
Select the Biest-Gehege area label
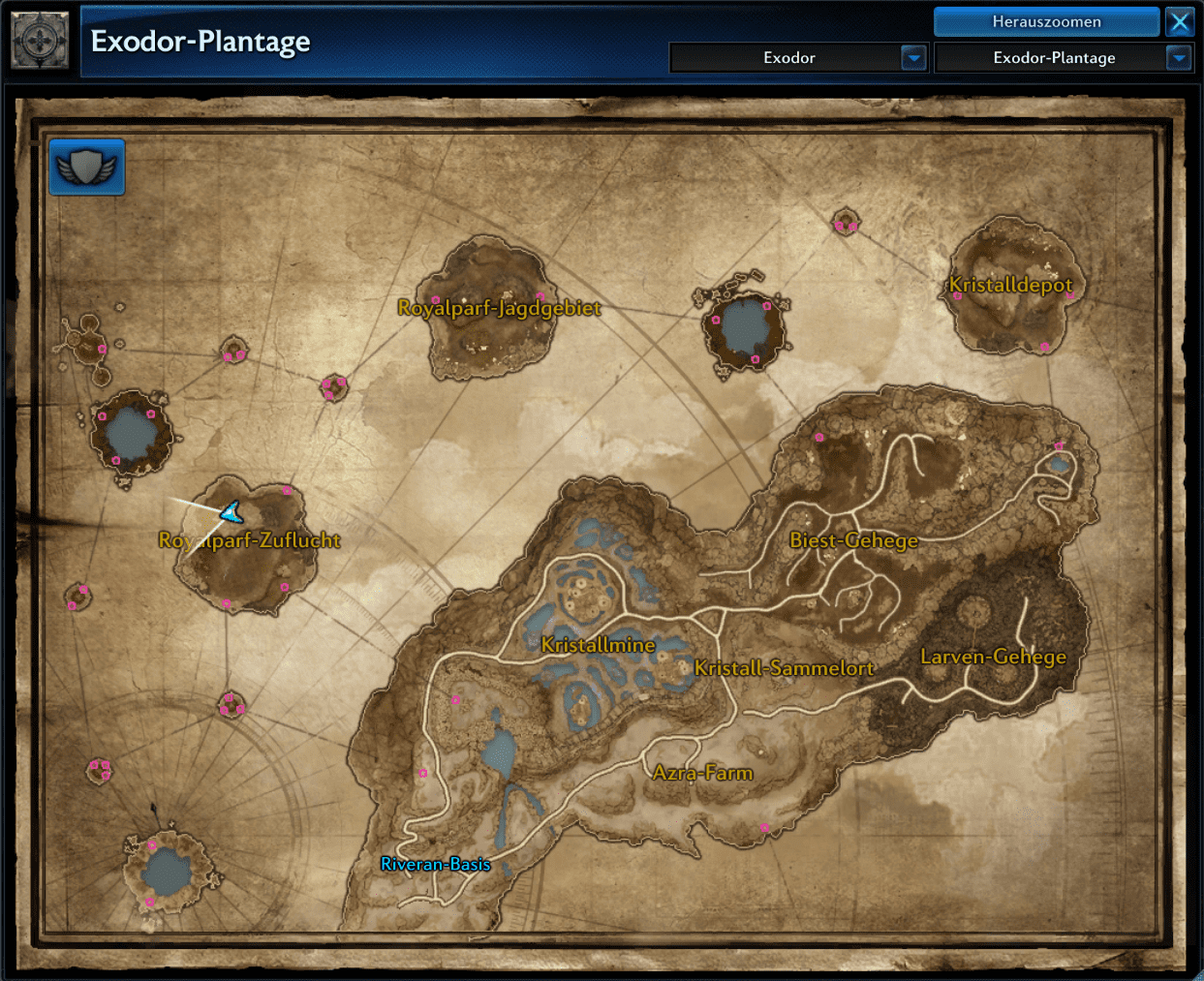[853, 540]
